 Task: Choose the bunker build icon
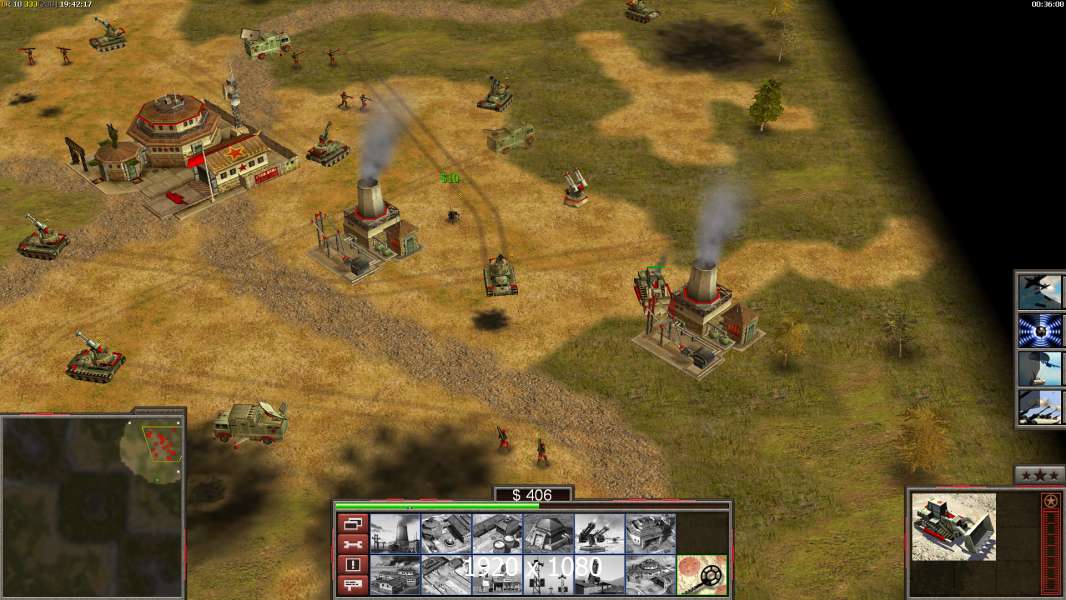click(548, 534)
